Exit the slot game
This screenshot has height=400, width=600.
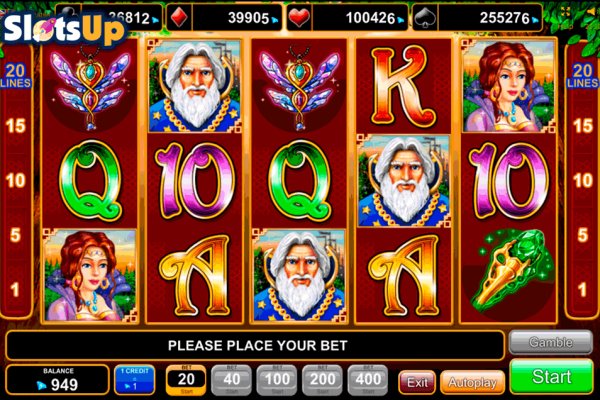417,381
